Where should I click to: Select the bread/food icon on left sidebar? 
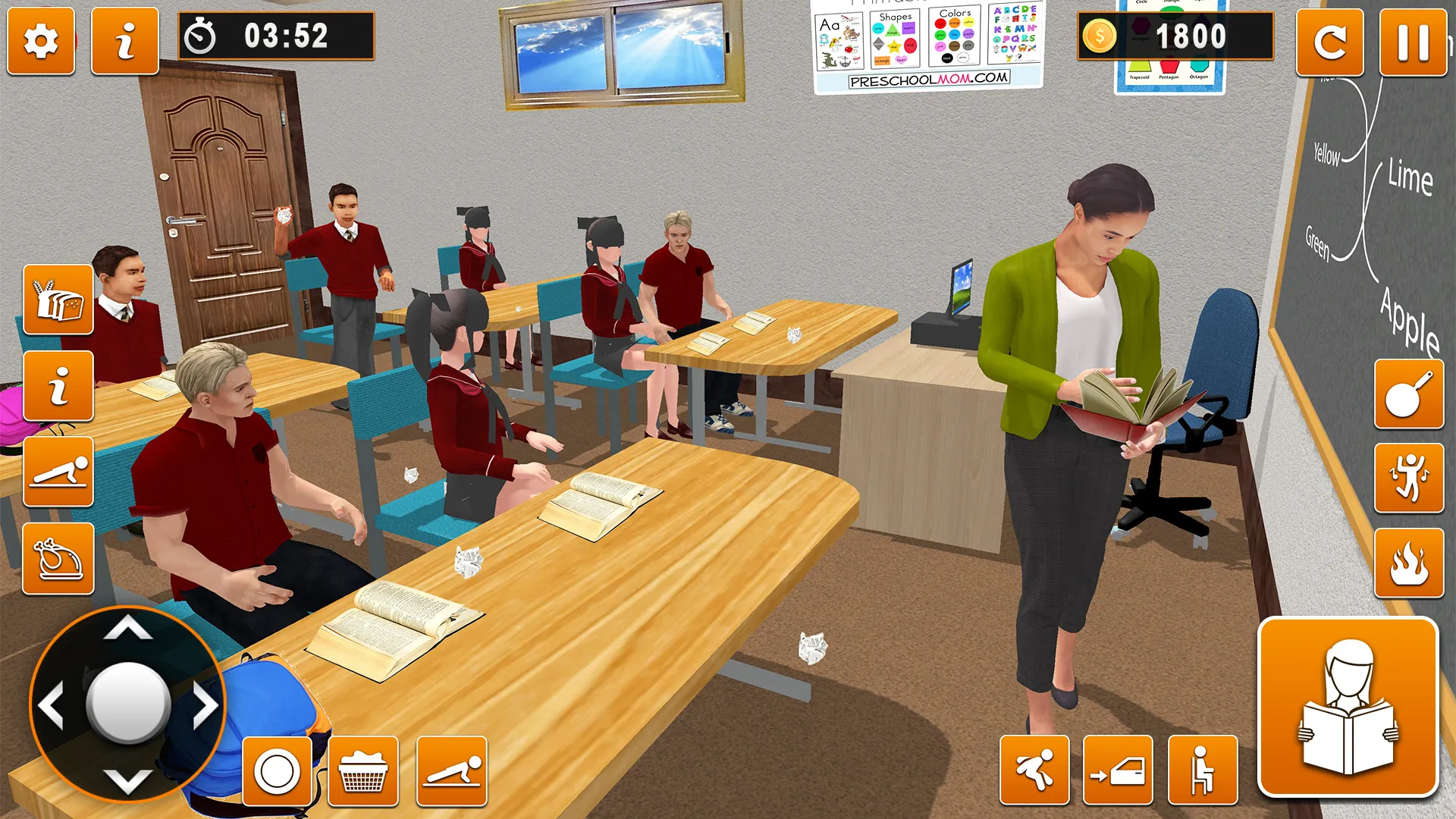57,297
